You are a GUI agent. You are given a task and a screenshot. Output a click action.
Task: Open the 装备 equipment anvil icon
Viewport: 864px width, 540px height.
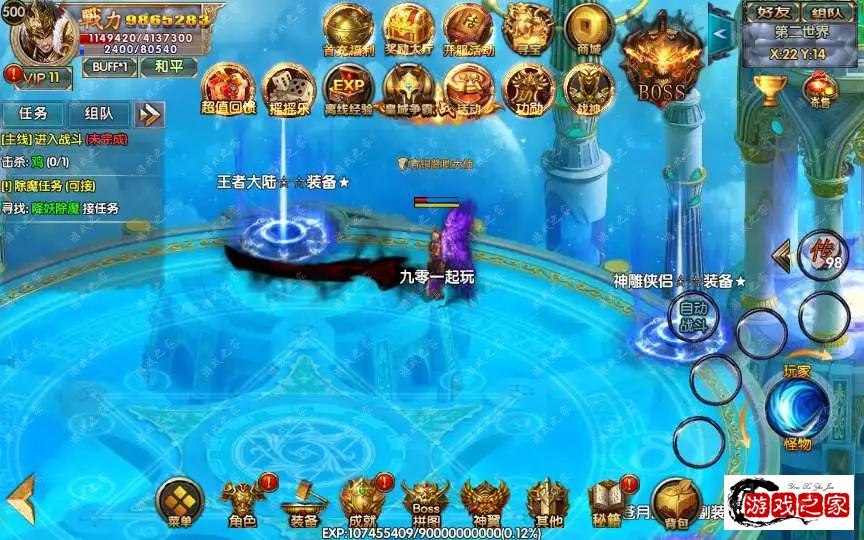click(303, 502)
